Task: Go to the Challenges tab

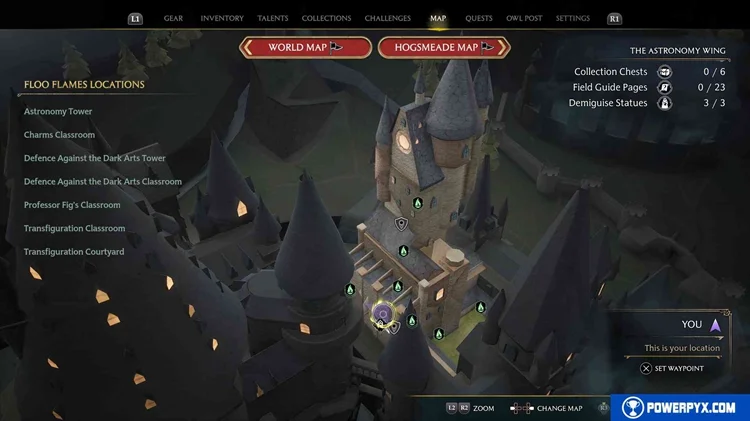Action: [x=387, y=18]
